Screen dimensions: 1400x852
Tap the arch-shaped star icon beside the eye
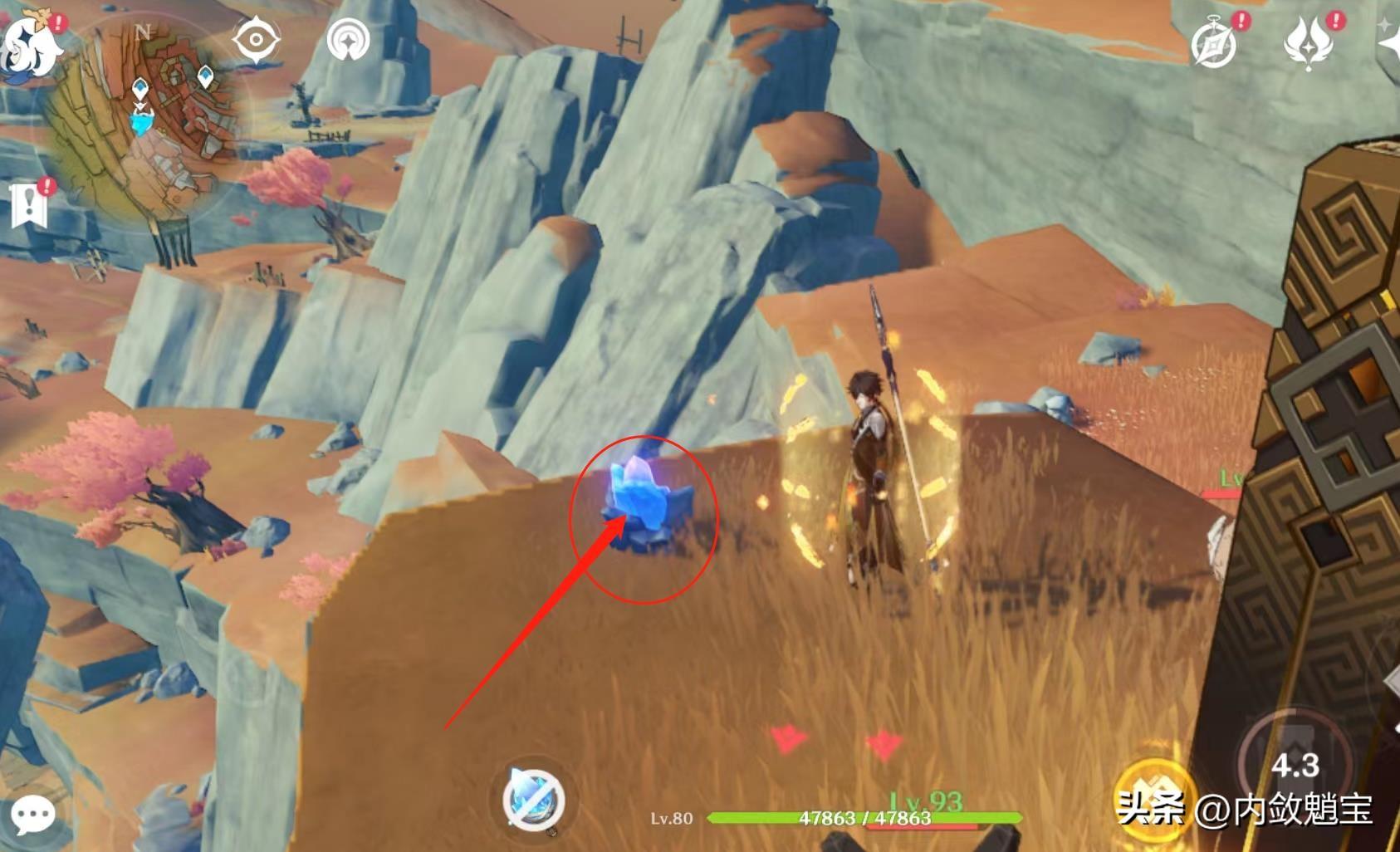coord(349,39)
